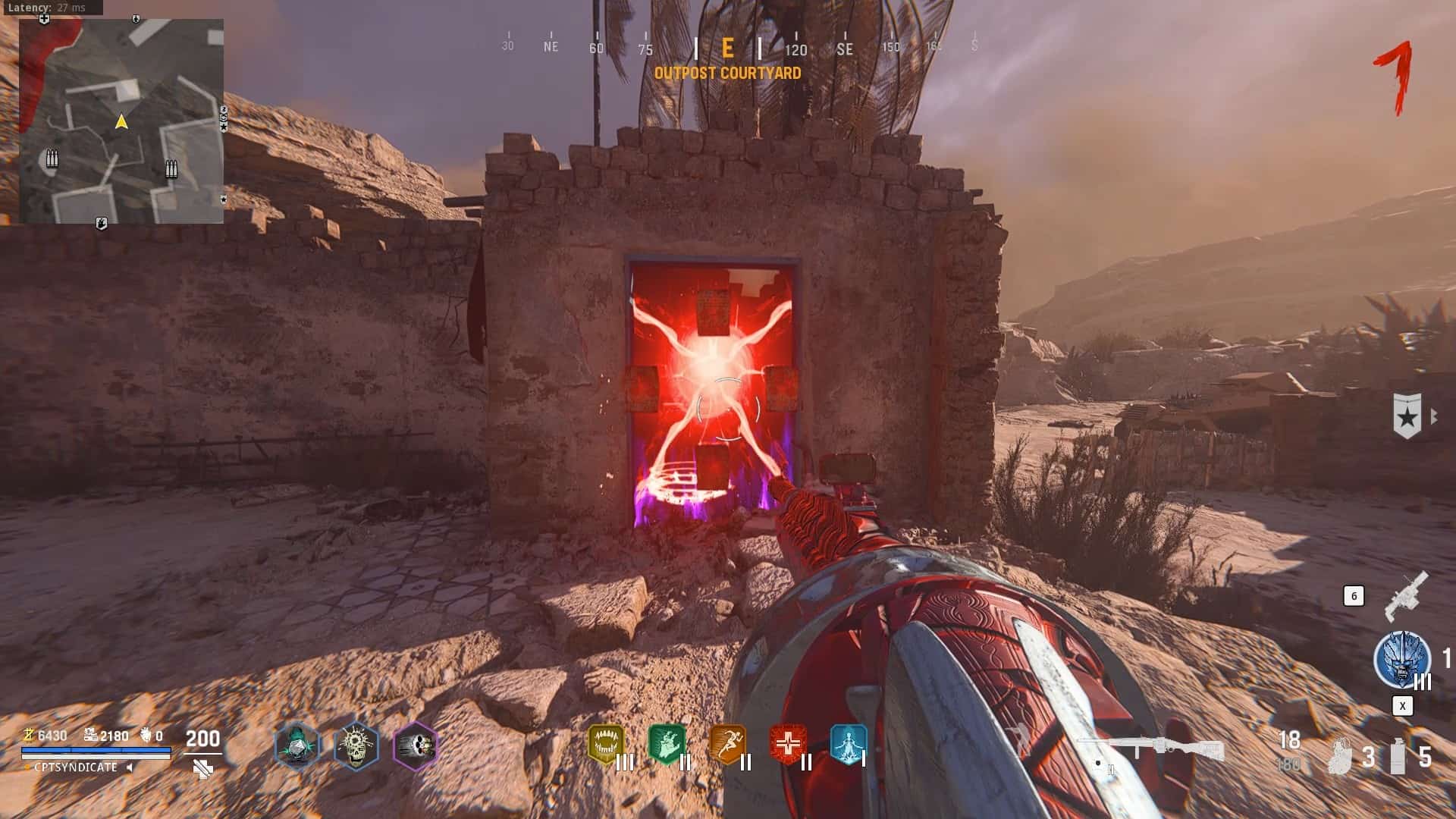1456x819 pixels.
Task: Open the minimap in the corner
Action: [x=121, y=121]
